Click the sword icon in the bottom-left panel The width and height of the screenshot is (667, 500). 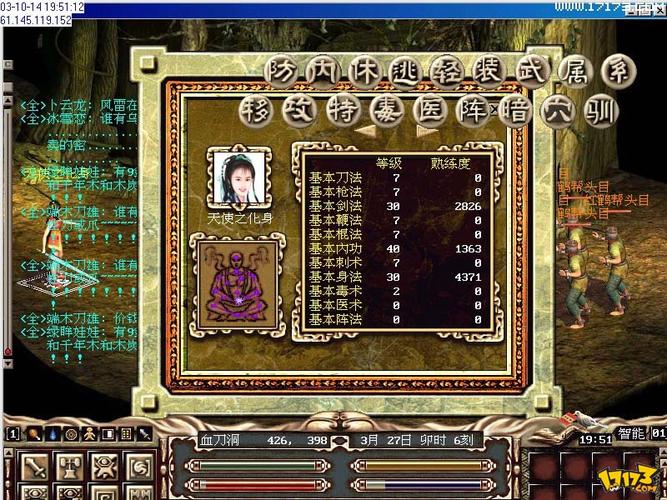point(36,467)
